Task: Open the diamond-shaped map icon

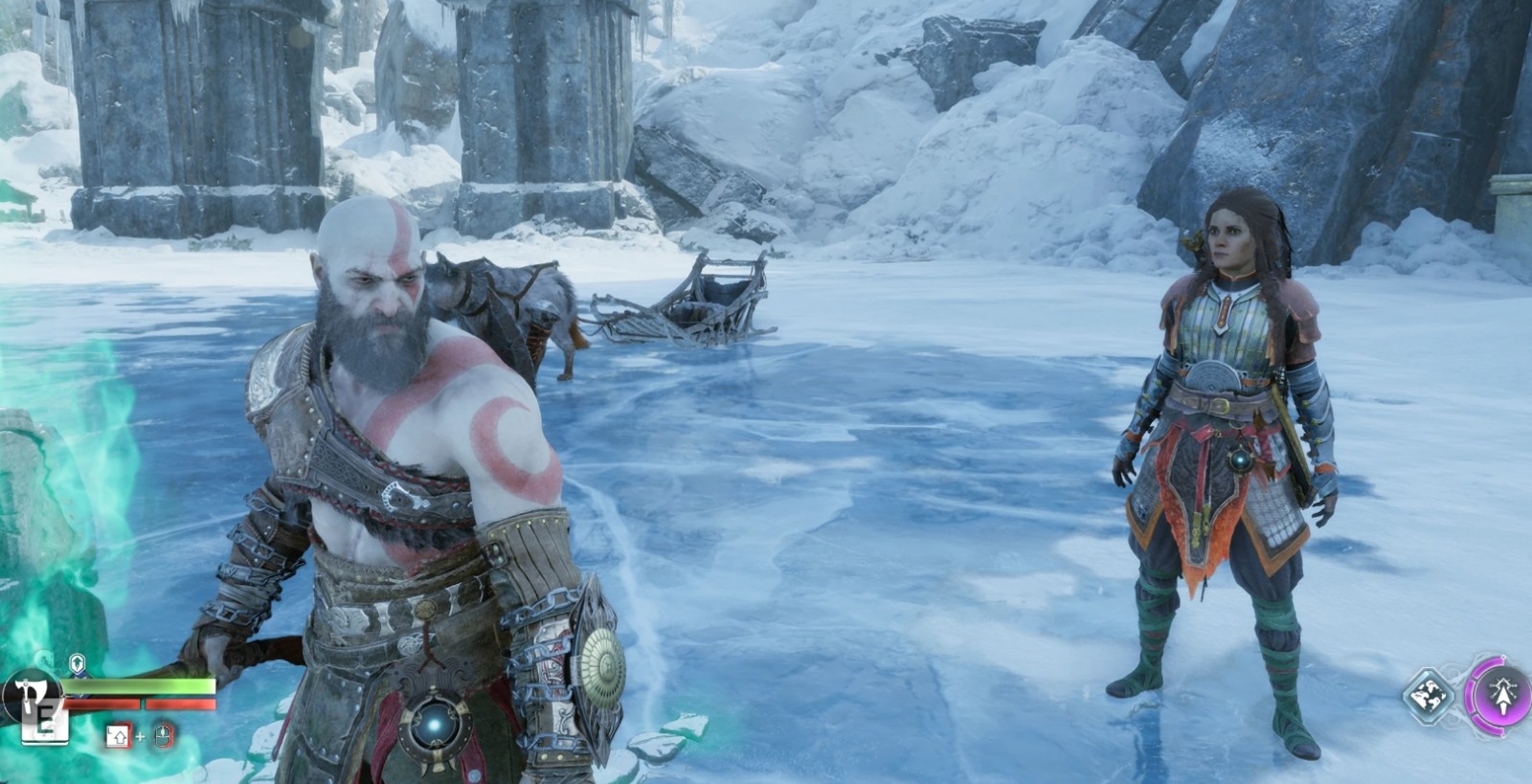Action: [1430, 694]
